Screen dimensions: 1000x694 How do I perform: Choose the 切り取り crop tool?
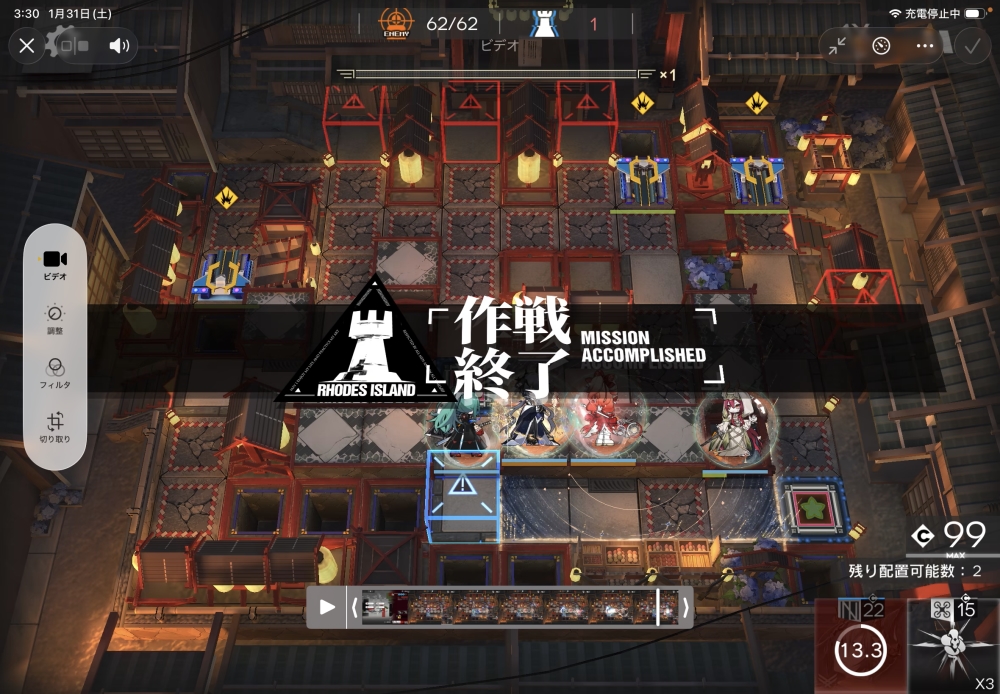coord(55,428)
